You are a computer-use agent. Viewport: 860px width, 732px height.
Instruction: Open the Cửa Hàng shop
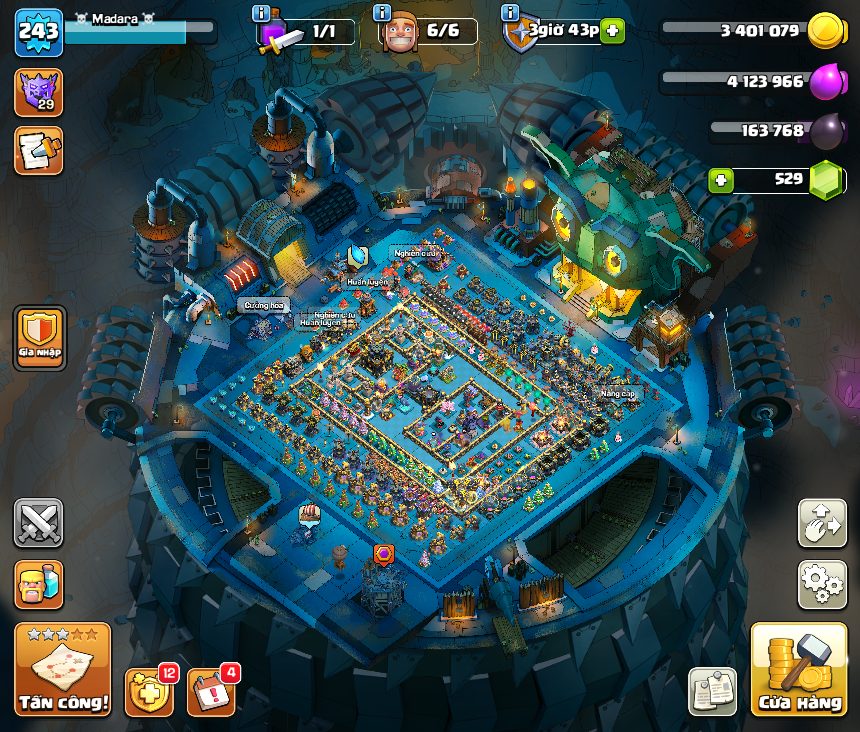tap(798, 669)
